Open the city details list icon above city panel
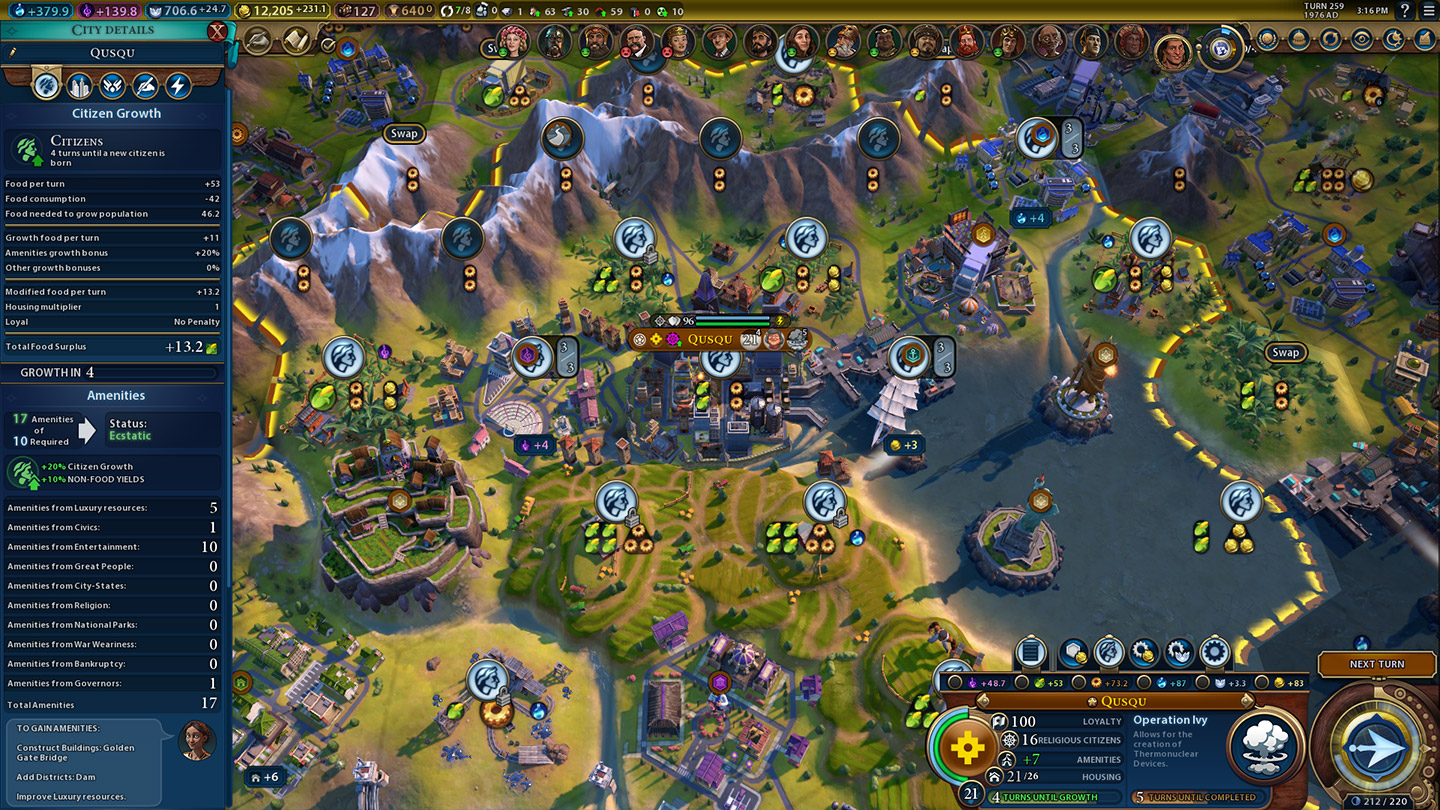This screenshot has width=1440, height=810. pos(1030,653)
